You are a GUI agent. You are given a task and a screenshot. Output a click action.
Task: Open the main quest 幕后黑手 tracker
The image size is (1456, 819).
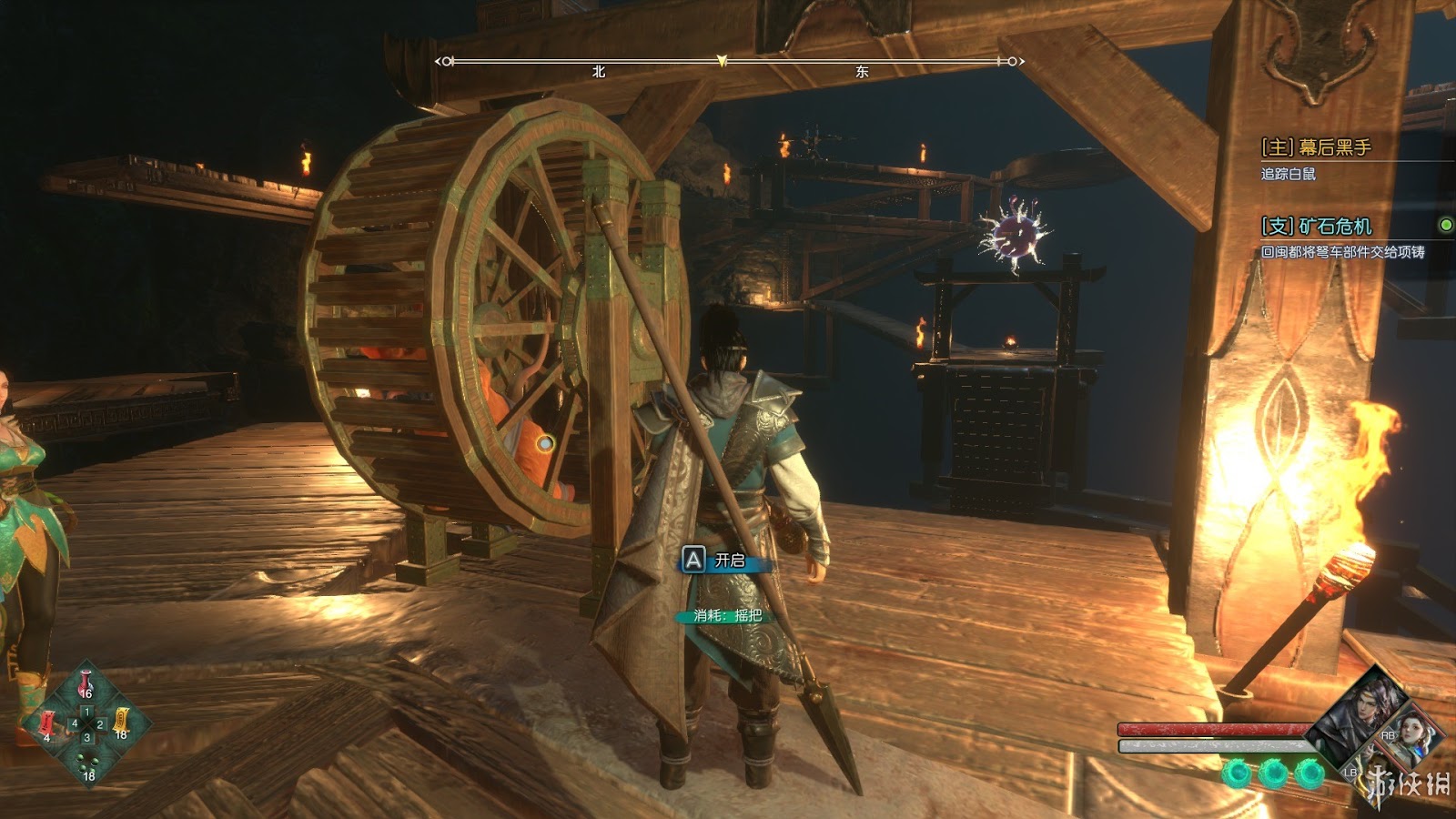coord(1316,147)
